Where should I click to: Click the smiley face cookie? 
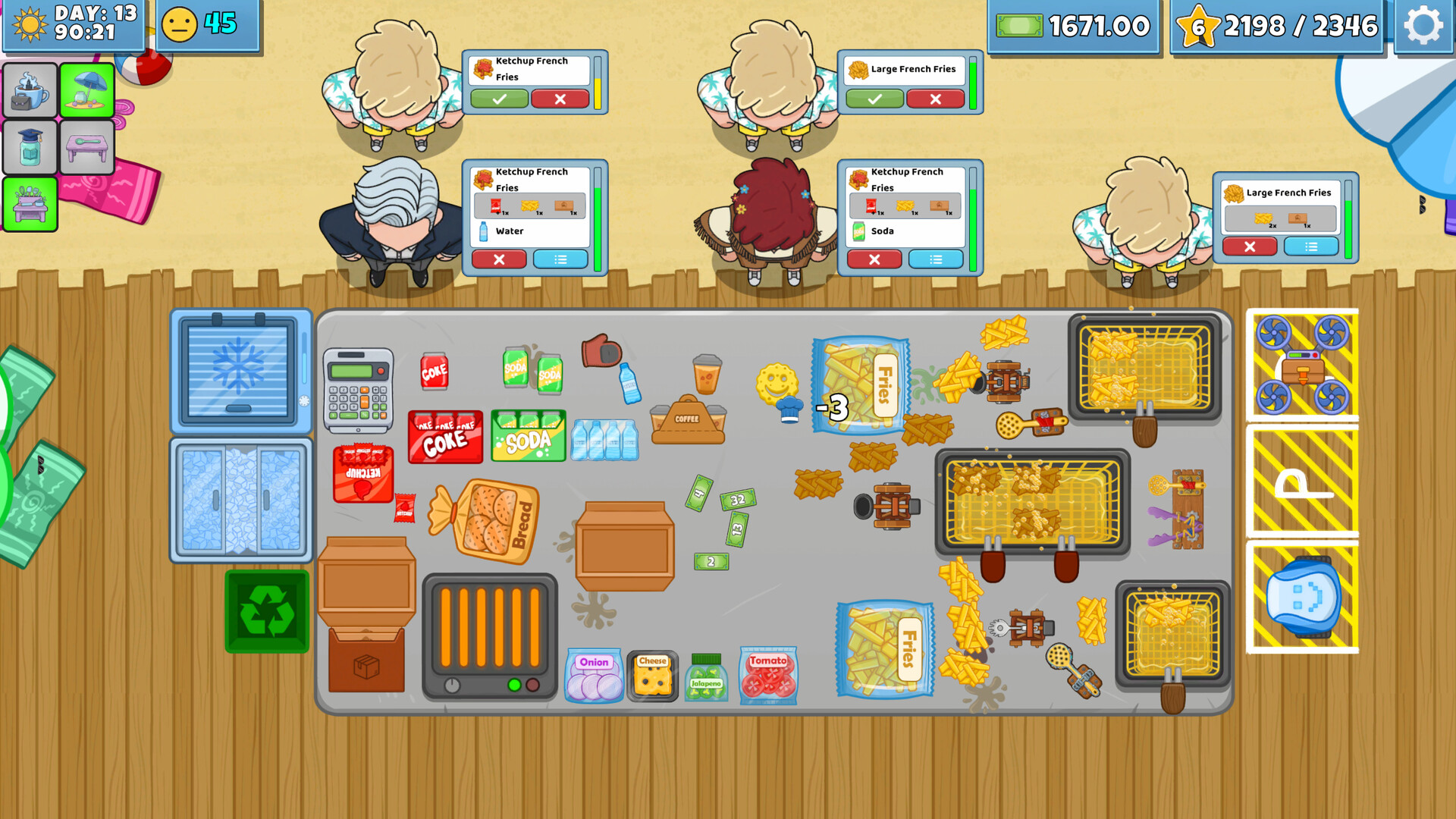tap(777, 383)
